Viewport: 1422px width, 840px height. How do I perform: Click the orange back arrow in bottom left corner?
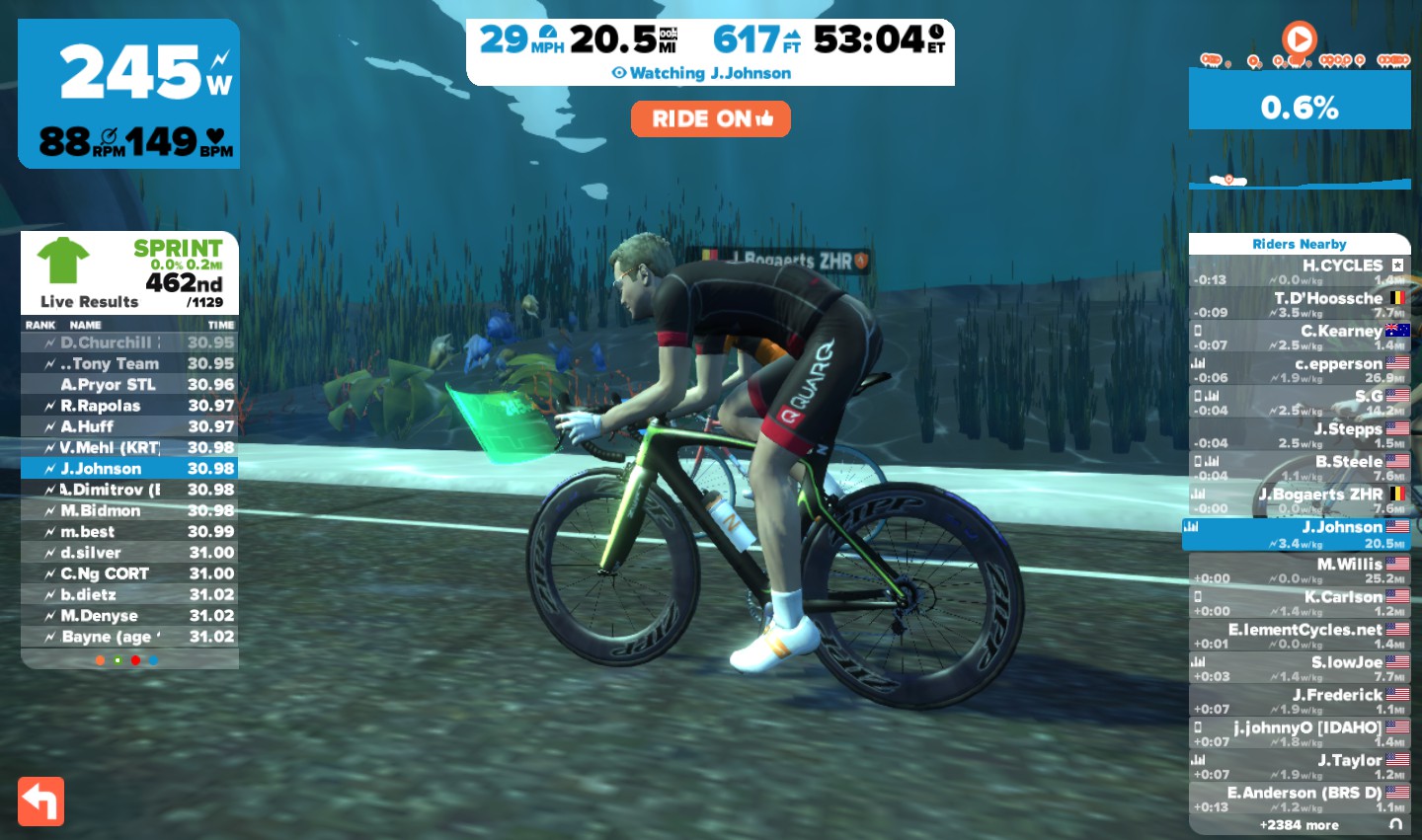(40, 801)
